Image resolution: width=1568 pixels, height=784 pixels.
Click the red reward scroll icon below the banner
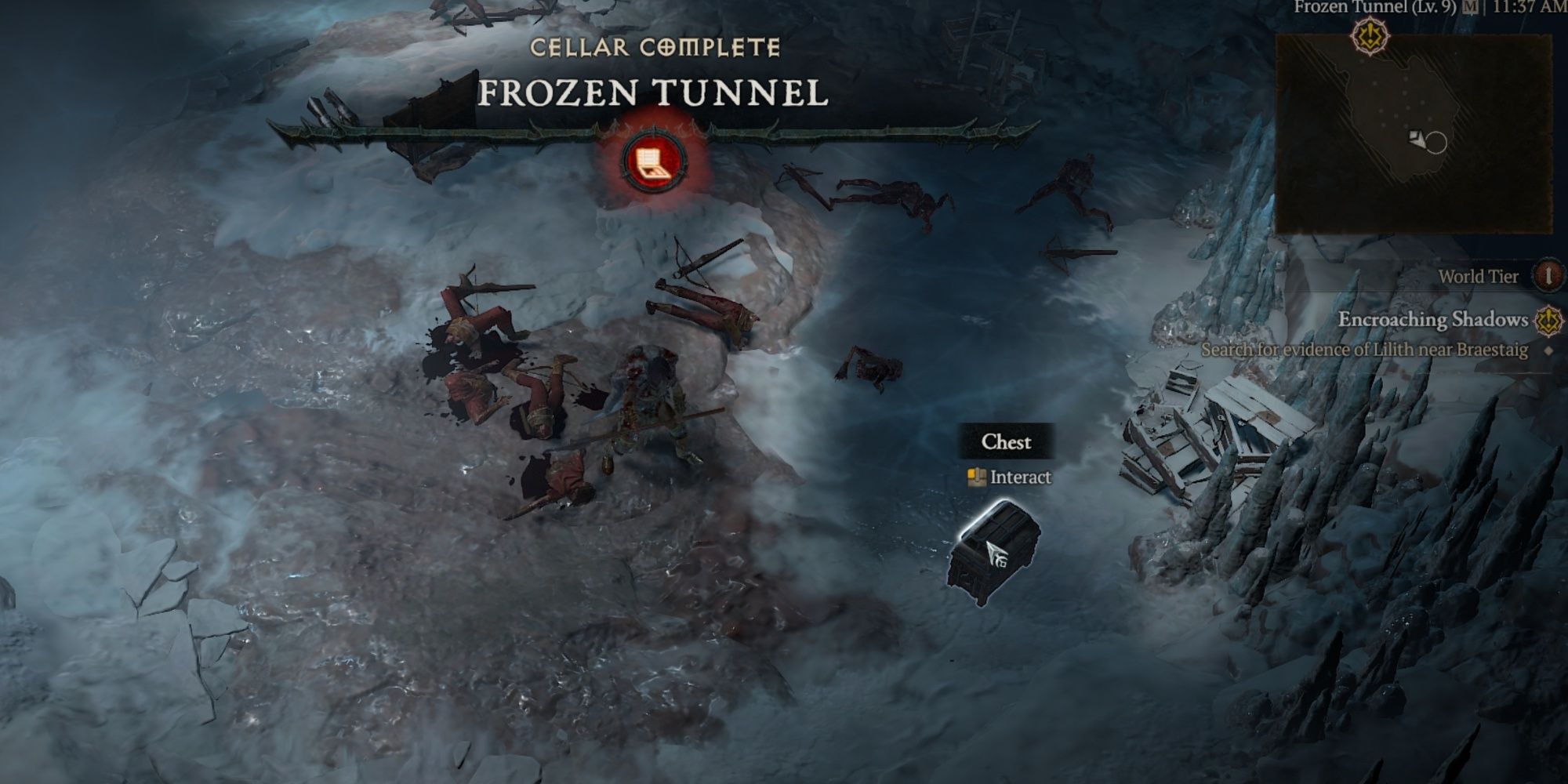coord(652,160)
